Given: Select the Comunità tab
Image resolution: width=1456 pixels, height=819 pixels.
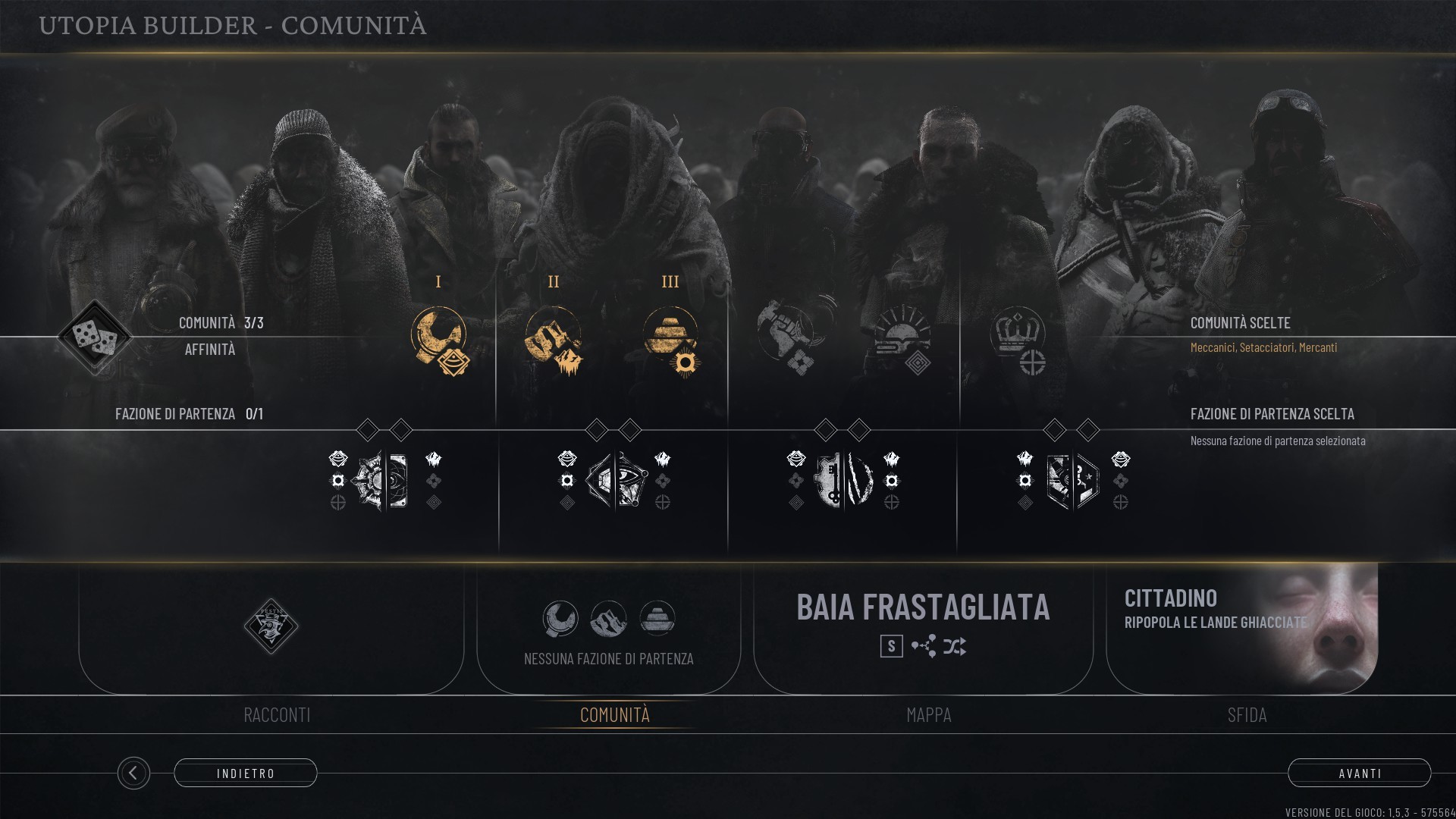Looking at the screenshot, I should [614, 714].
